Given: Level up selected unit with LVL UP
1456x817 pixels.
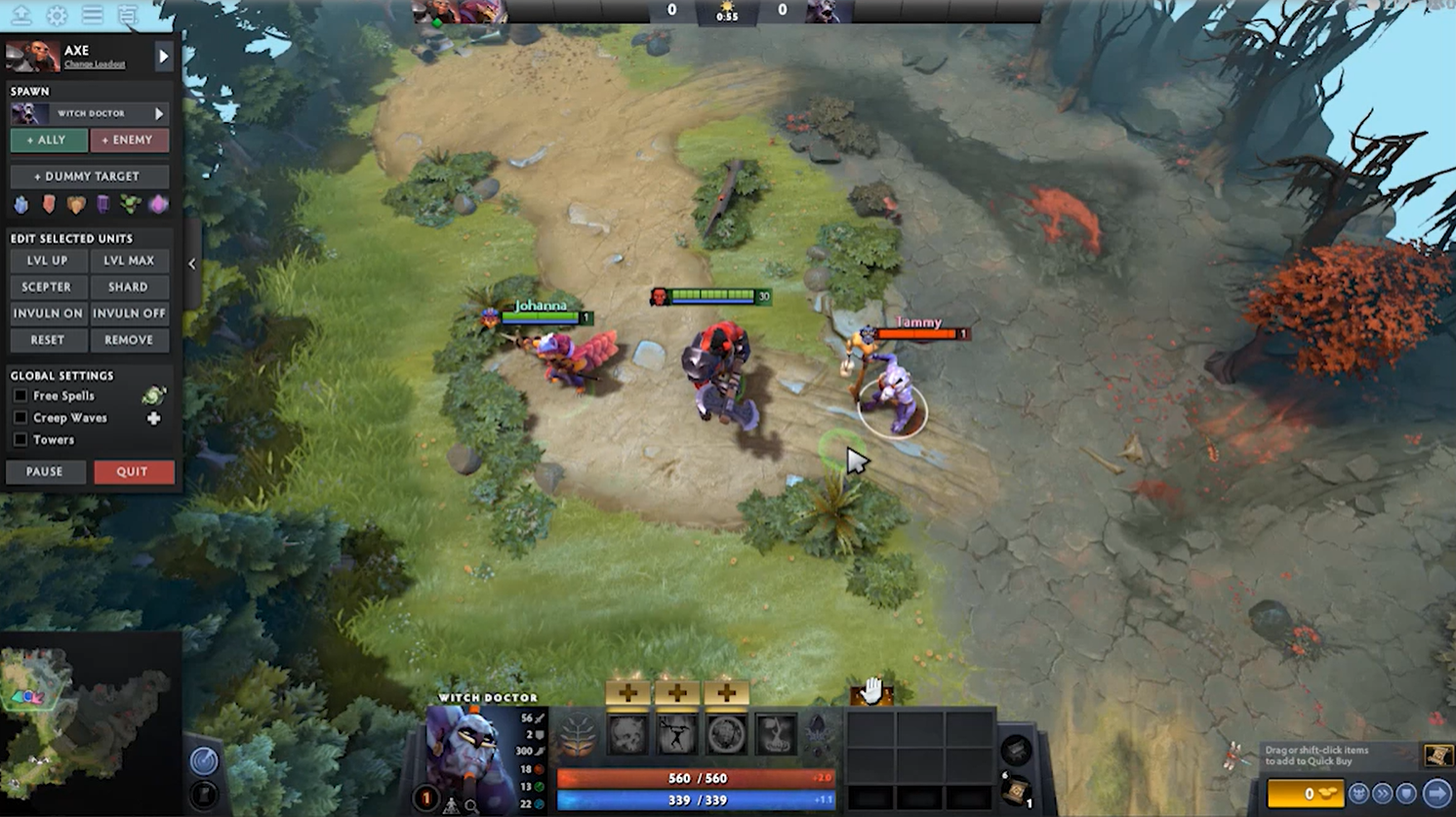Looking at the screenshot, I should click(x=47, y=261).
